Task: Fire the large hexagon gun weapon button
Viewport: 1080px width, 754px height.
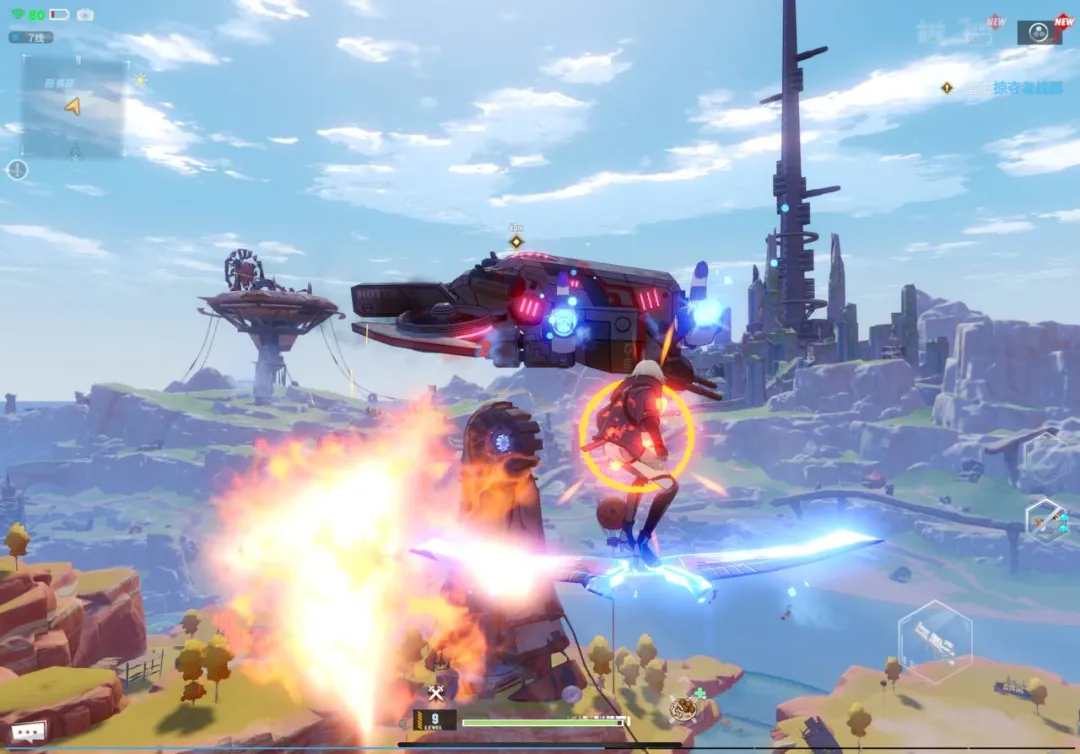Action: tap(935, 641)
